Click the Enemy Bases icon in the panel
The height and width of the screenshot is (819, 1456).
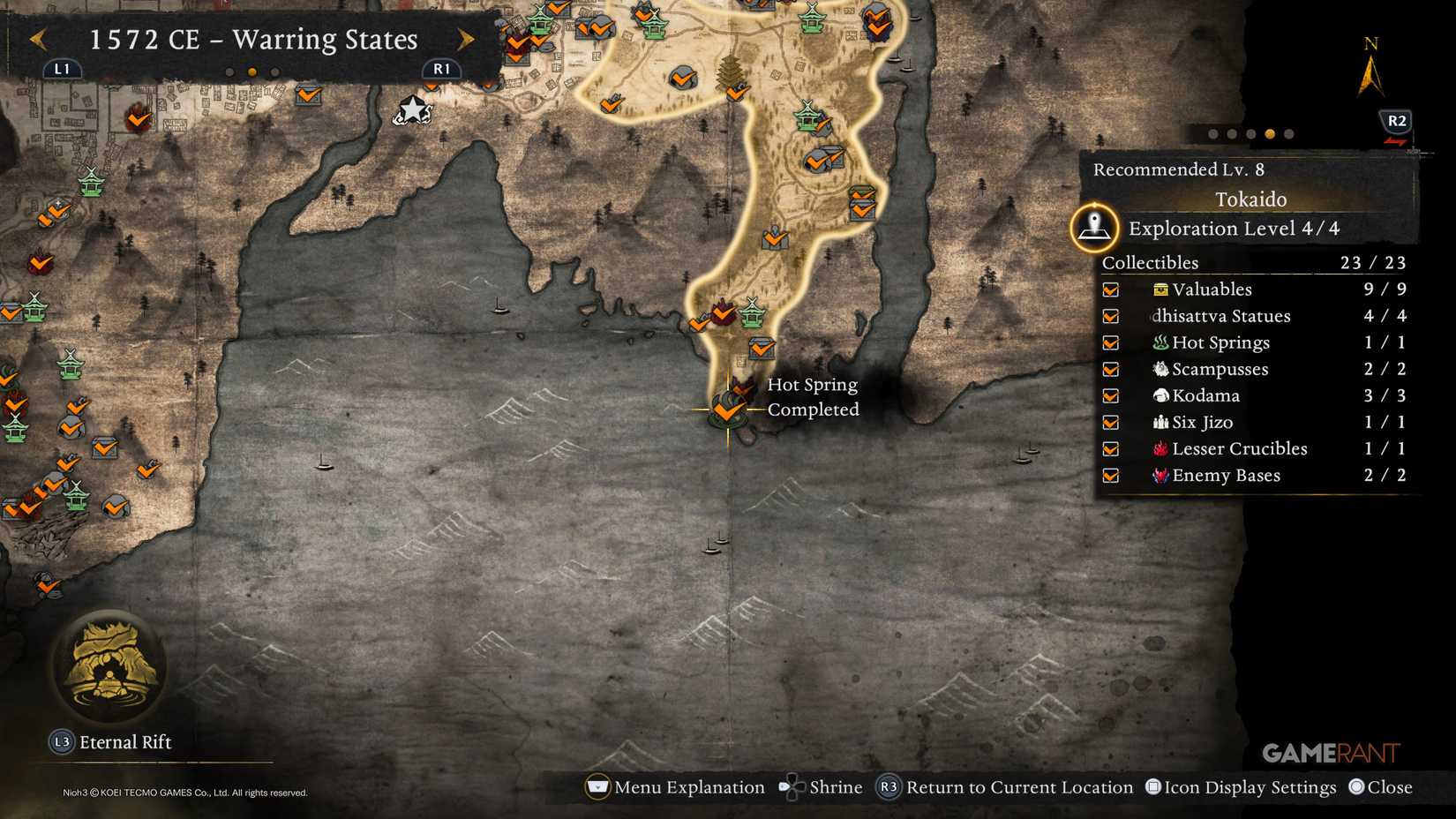point(1160,475)
